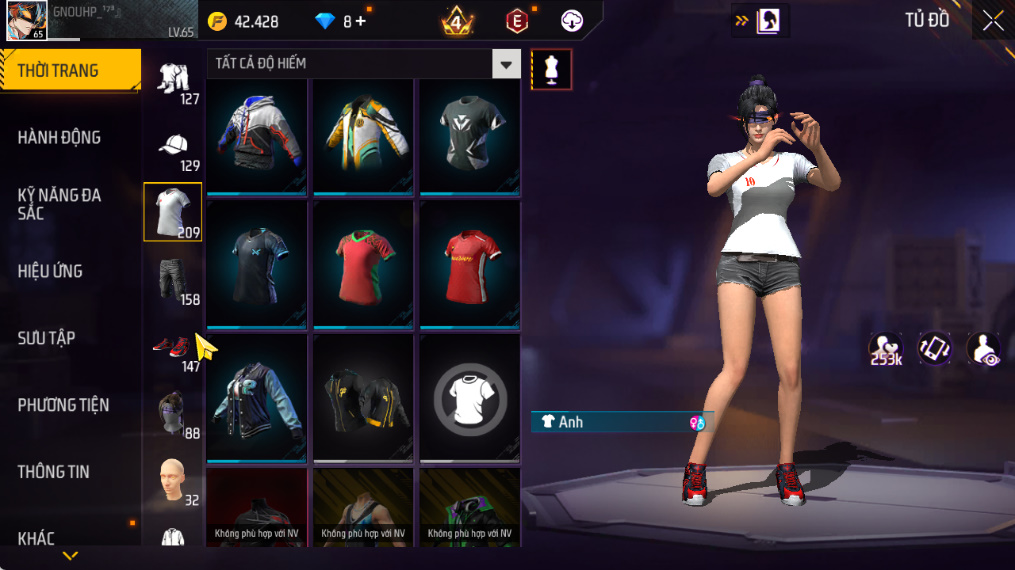Select the bald head category icon
1015x570 pixels.
tap(172, 480)
